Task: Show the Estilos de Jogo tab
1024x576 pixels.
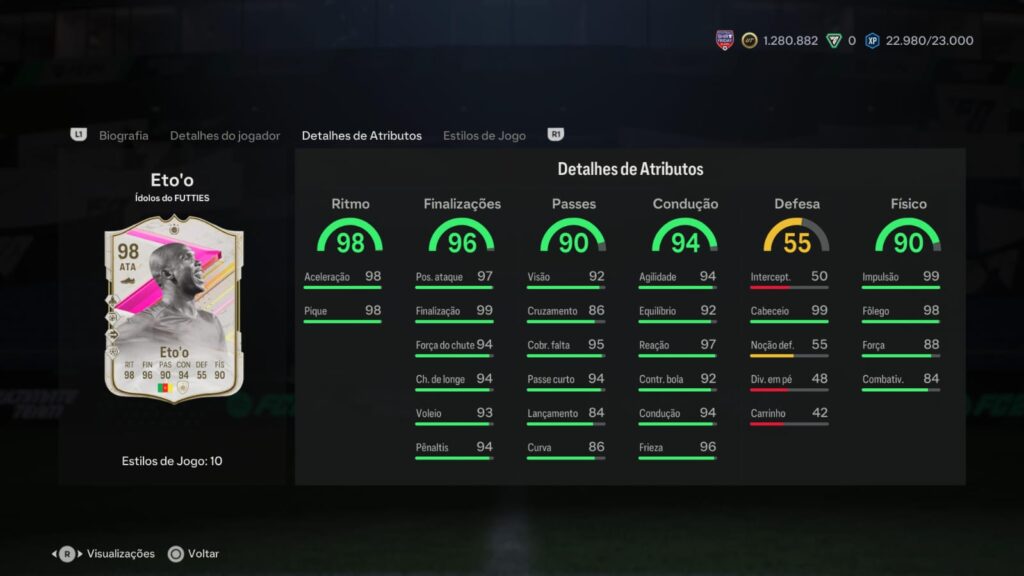Action: [x=484, y=135]
